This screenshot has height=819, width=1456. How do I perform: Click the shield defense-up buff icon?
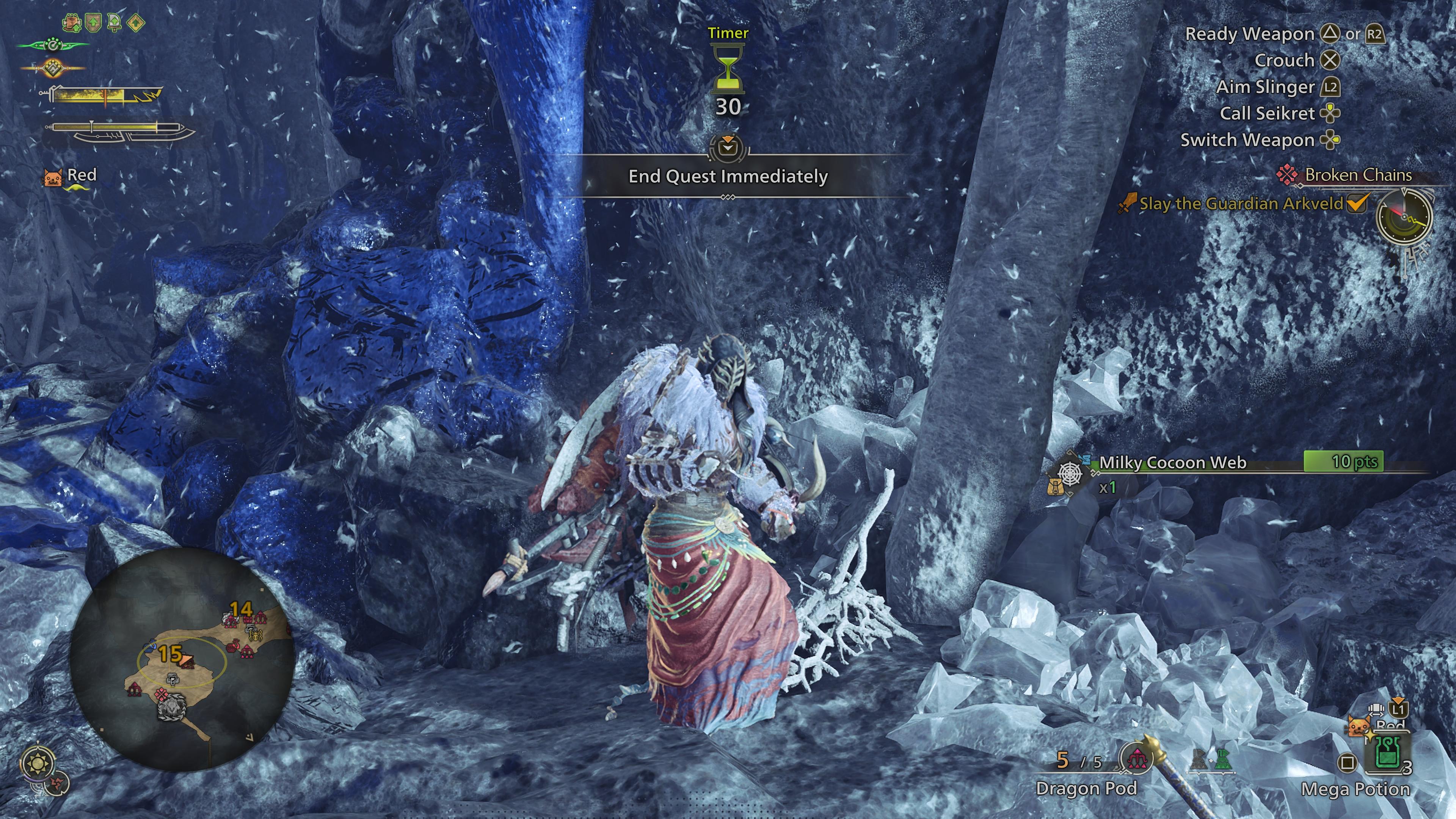pyautogui.click(x=93, y=23)
